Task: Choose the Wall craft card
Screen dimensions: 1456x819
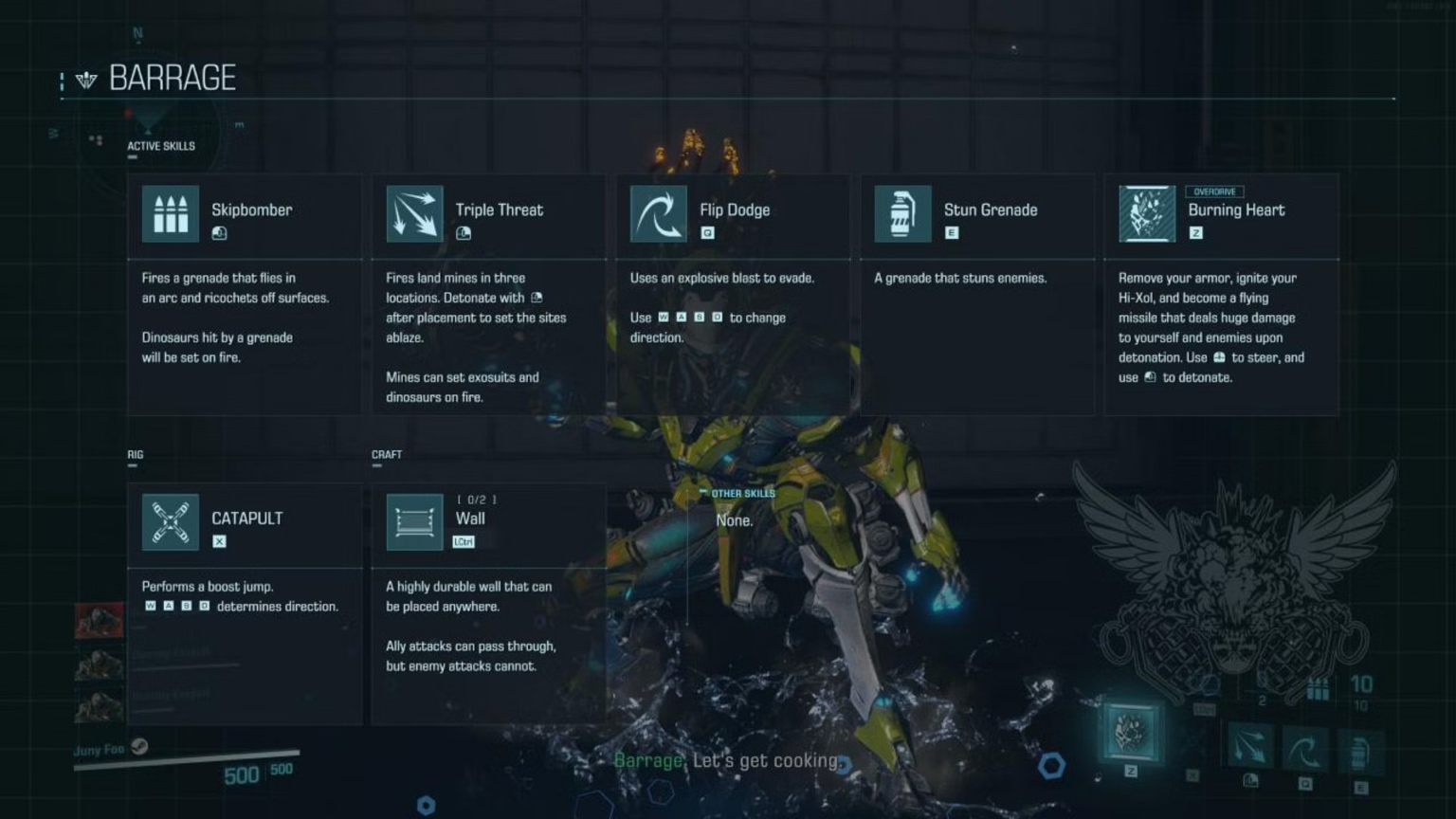Action: 488,603
